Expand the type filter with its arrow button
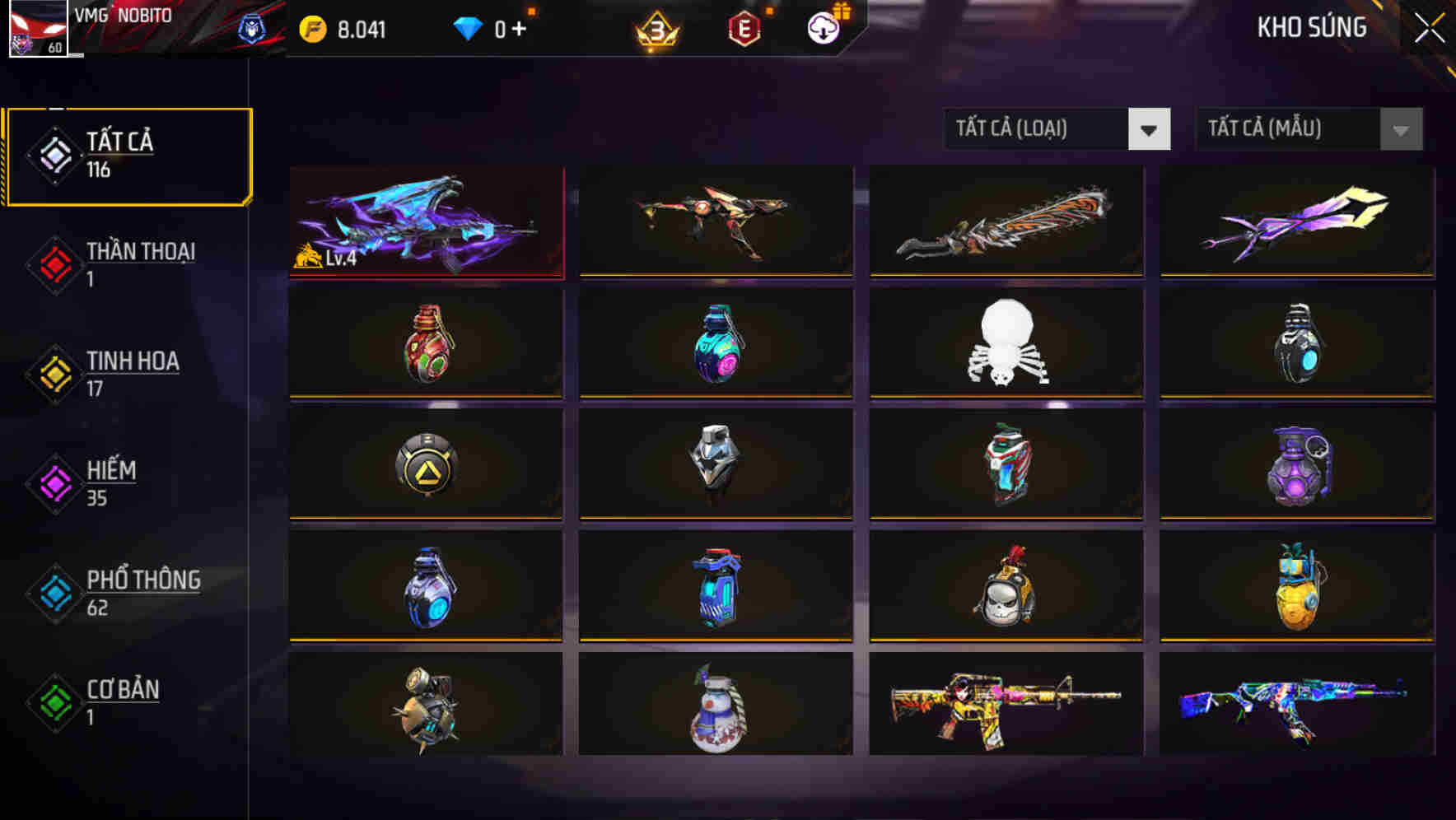 tap(1150, 129)
